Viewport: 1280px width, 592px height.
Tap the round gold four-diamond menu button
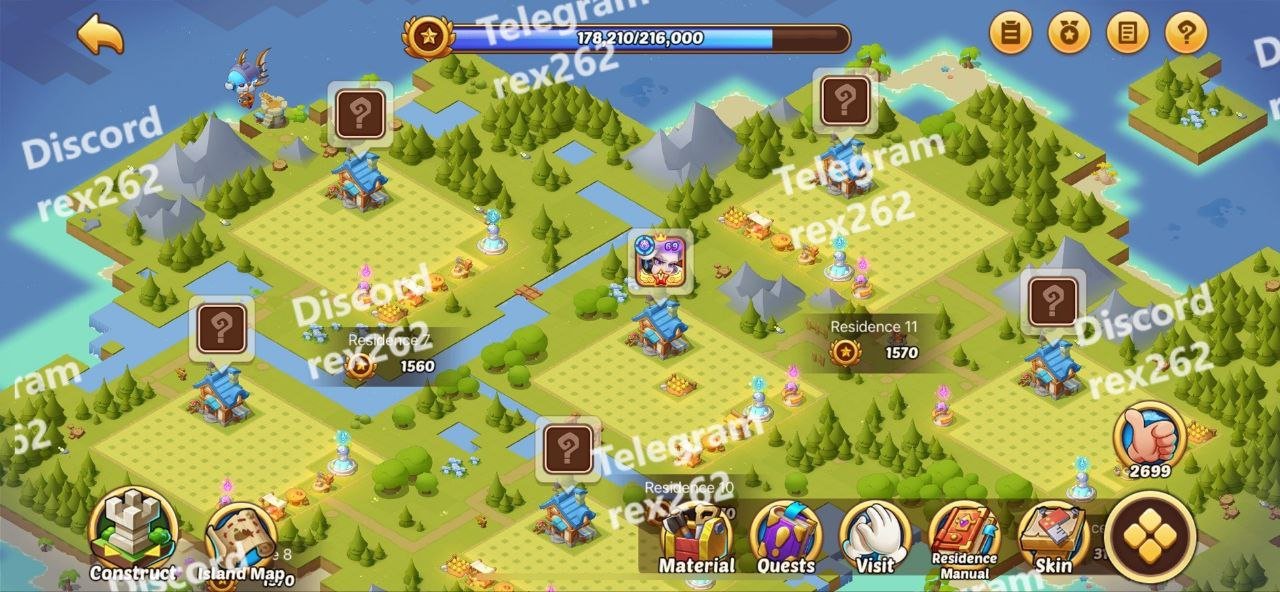pos(1150,535)
